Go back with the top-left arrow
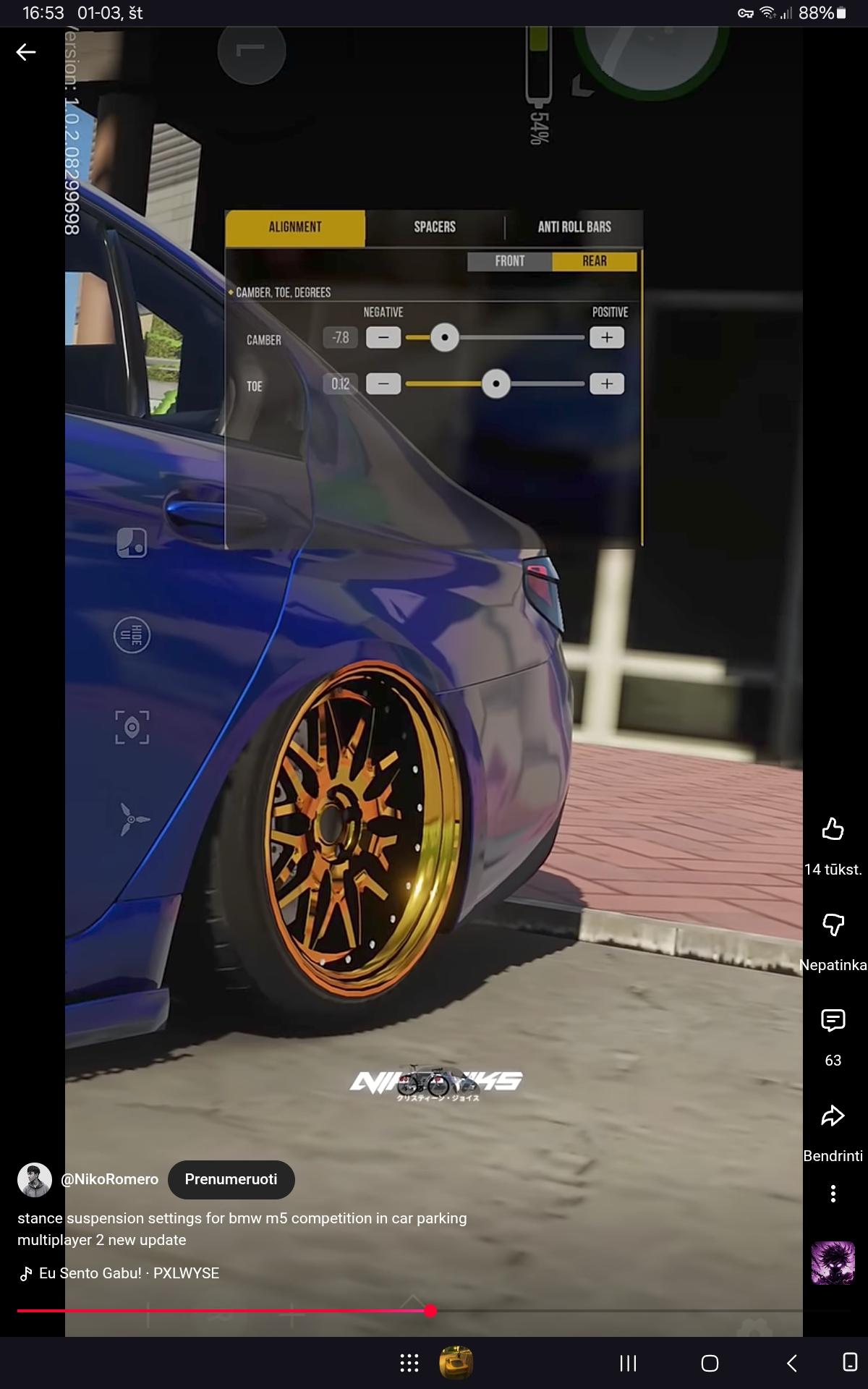This screenshot has width=868, height=1389. click(x=26, y=52)
